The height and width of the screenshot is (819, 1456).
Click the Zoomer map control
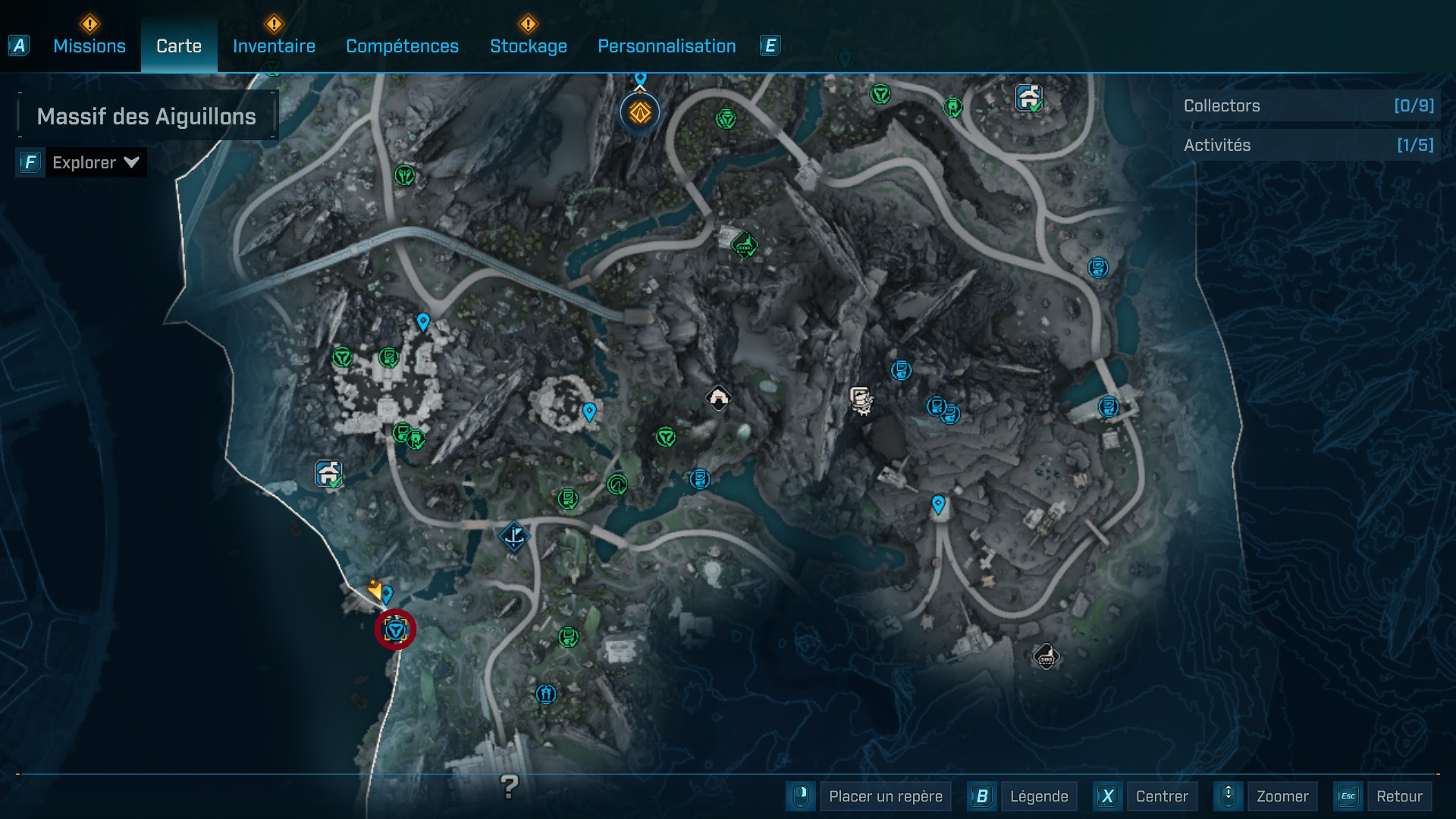tap(1282, 796)
